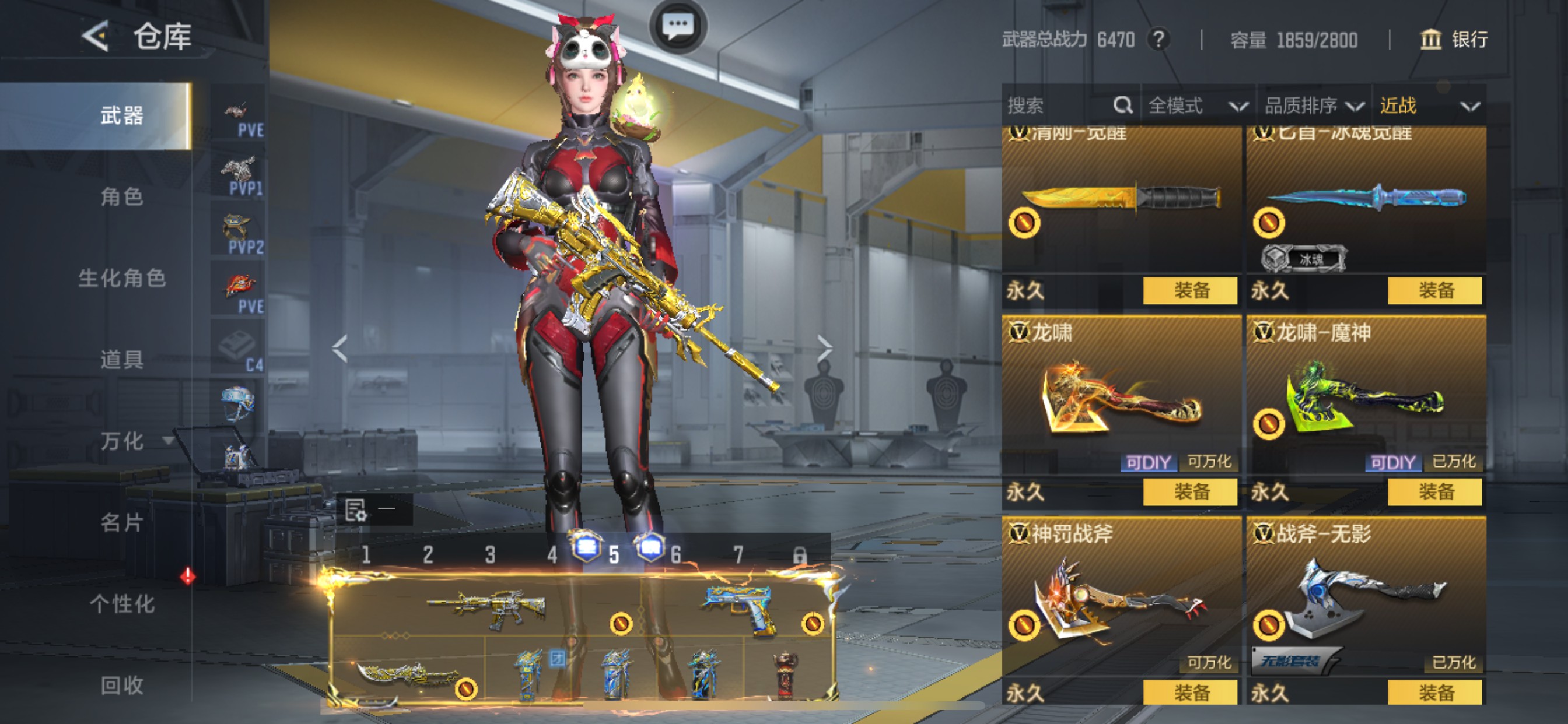This screenshot has width=1568, height=724.
Task: Open the 个性化 personalization category
Action: [x=122, y=604]
